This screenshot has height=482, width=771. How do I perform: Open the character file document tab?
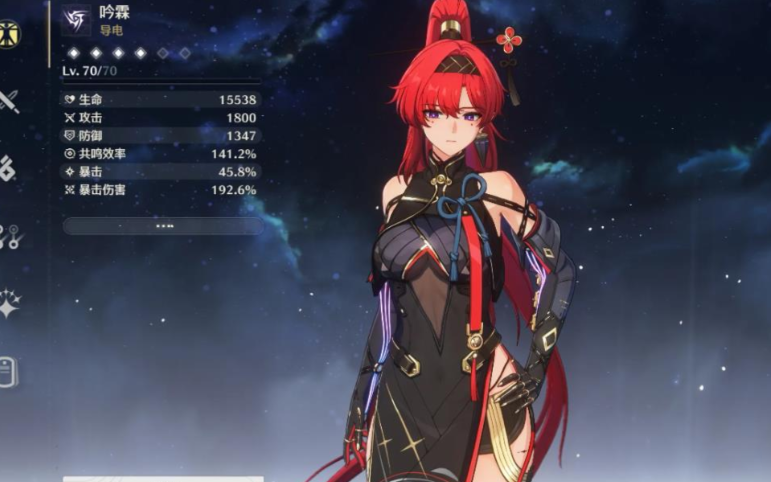(x=9, y=371)
